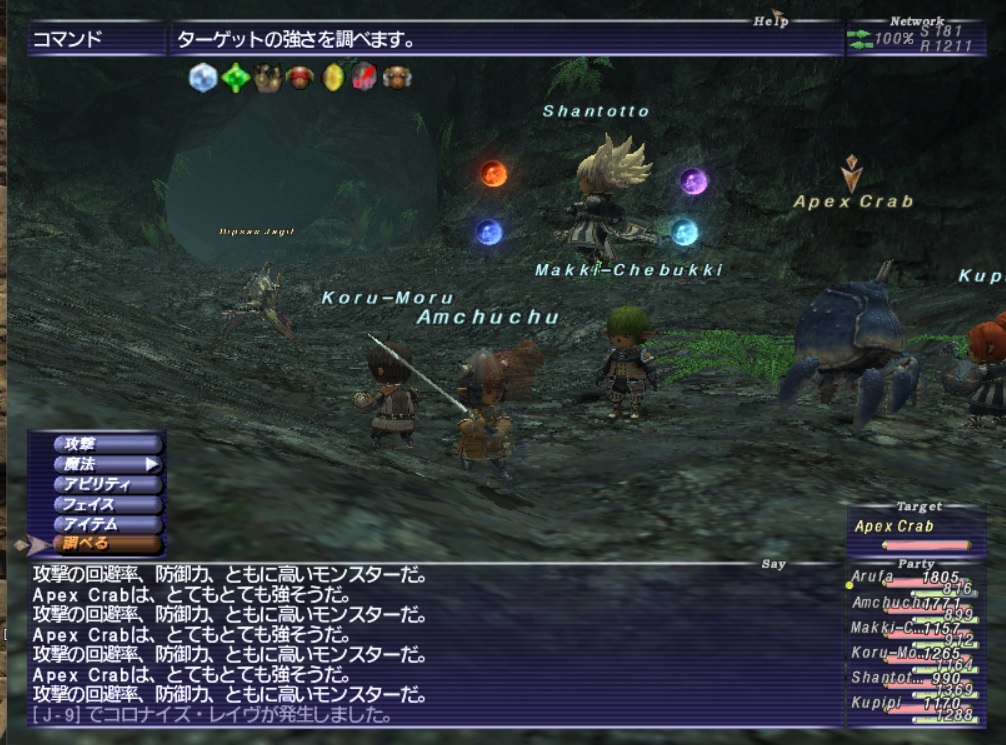1006x745 pixels.
Task: Select アイテム (Item) in the command menu
Action: point(105,524)
